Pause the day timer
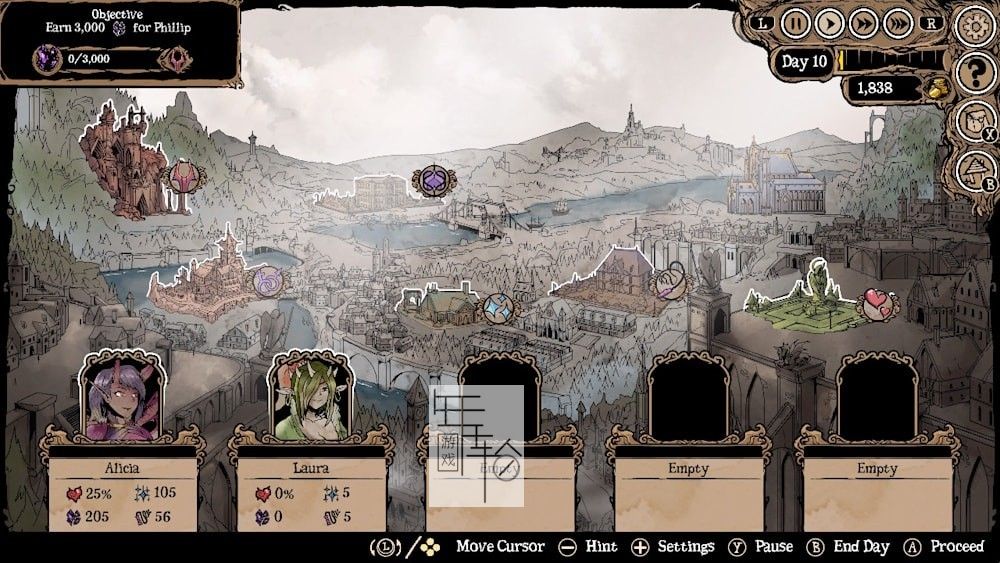Screen dimensions: 1000x563 pyautogui.click(x=795, y=22)
